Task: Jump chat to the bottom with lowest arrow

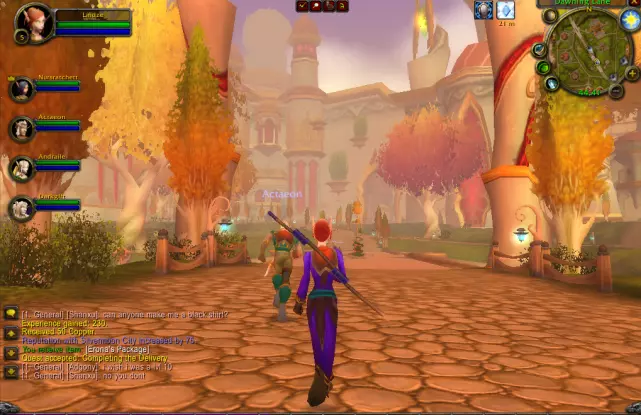Action: [x=11, y=372]
